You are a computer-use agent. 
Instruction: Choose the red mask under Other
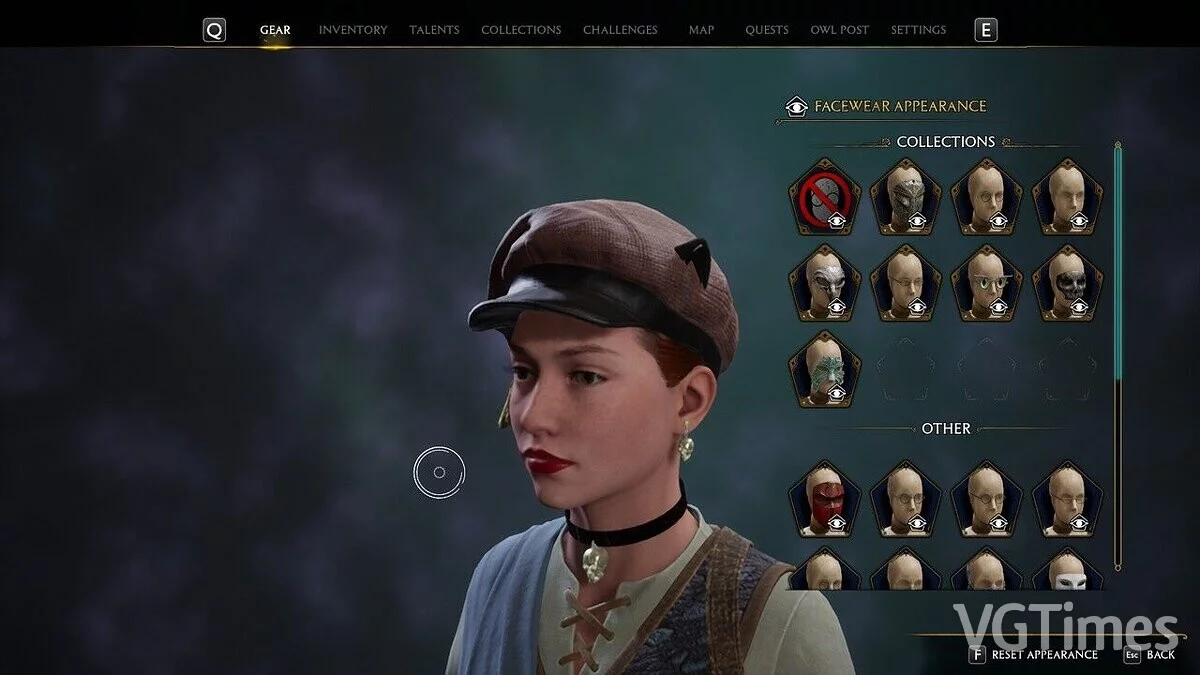pos(824,498)
